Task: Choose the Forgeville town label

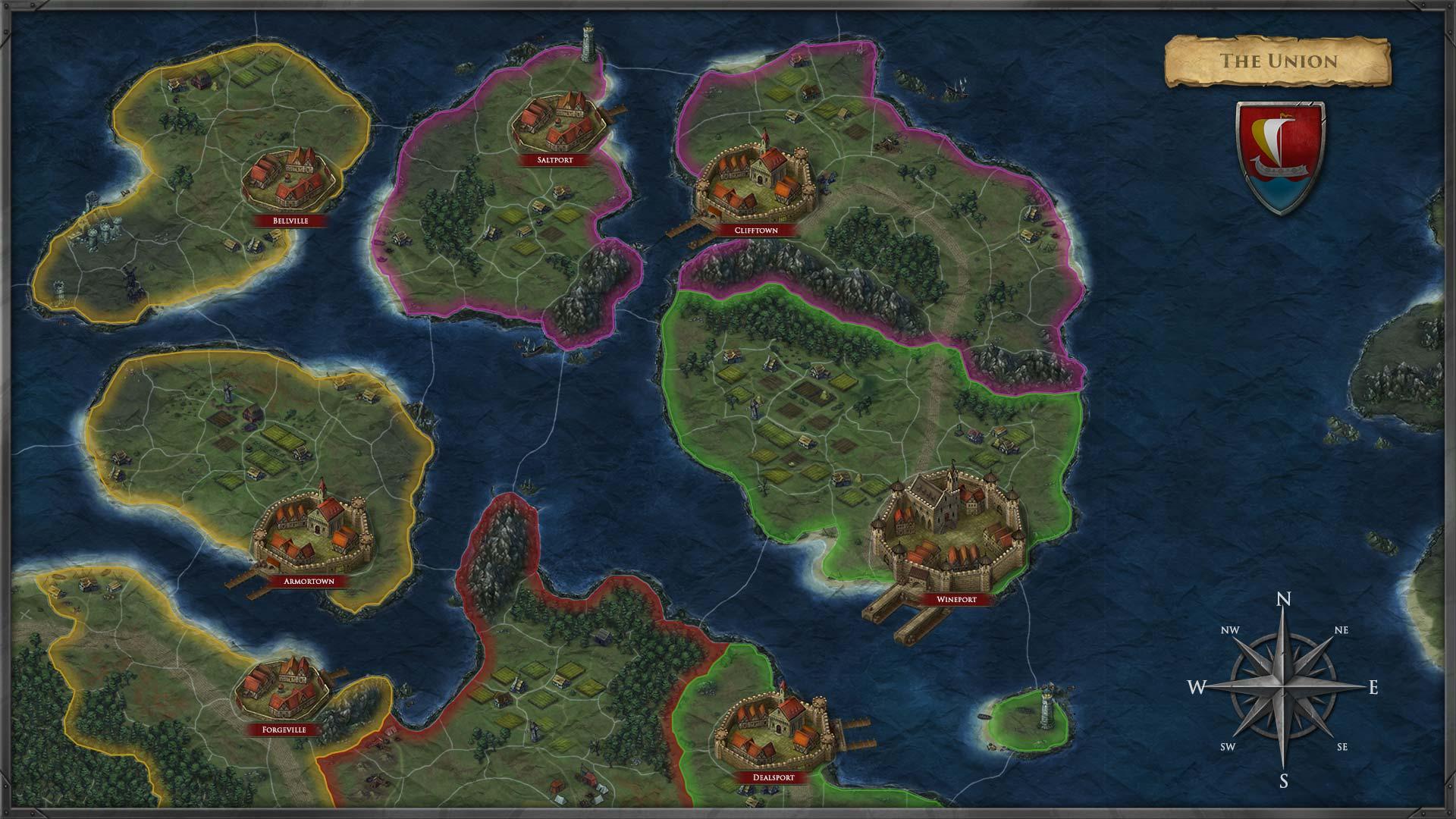Action: click(284, 730)
